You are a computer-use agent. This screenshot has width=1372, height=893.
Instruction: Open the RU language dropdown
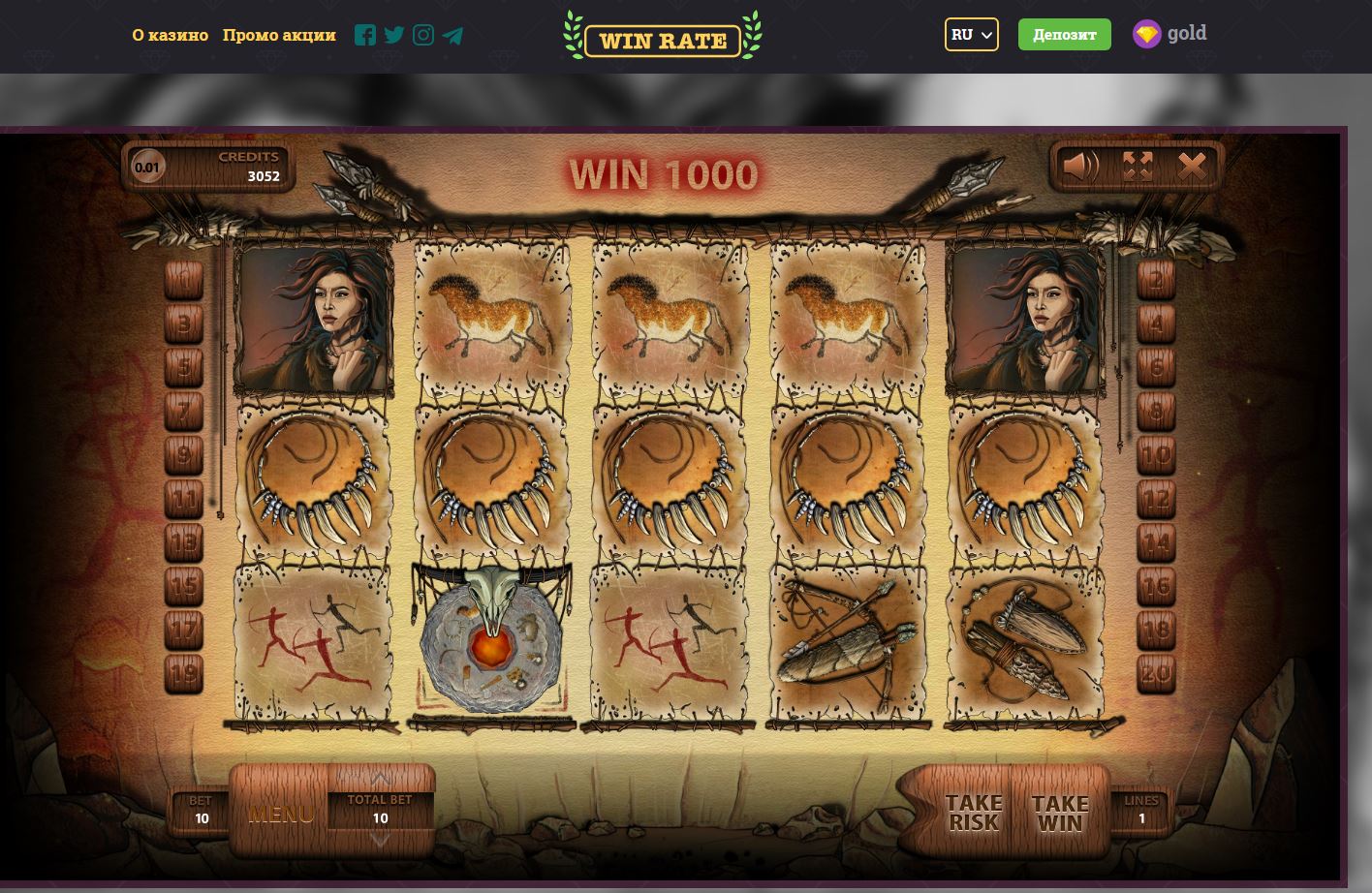pyautogui.click(x=971, y=35)
